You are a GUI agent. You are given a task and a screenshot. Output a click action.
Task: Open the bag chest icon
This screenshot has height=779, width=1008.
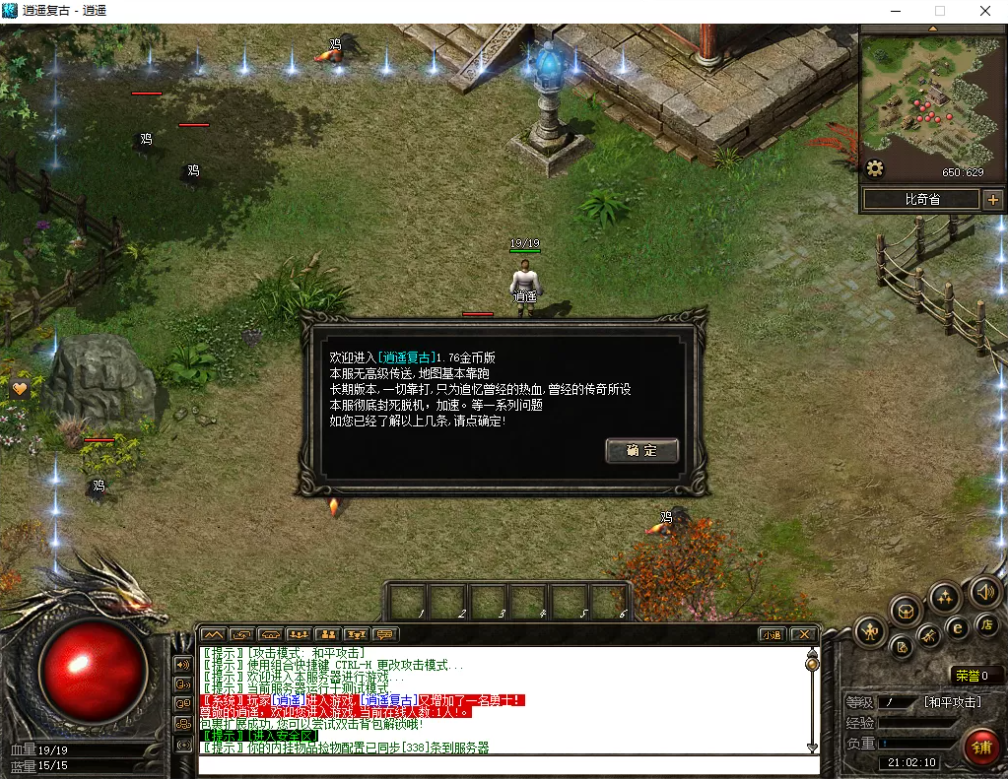(905, 609)
